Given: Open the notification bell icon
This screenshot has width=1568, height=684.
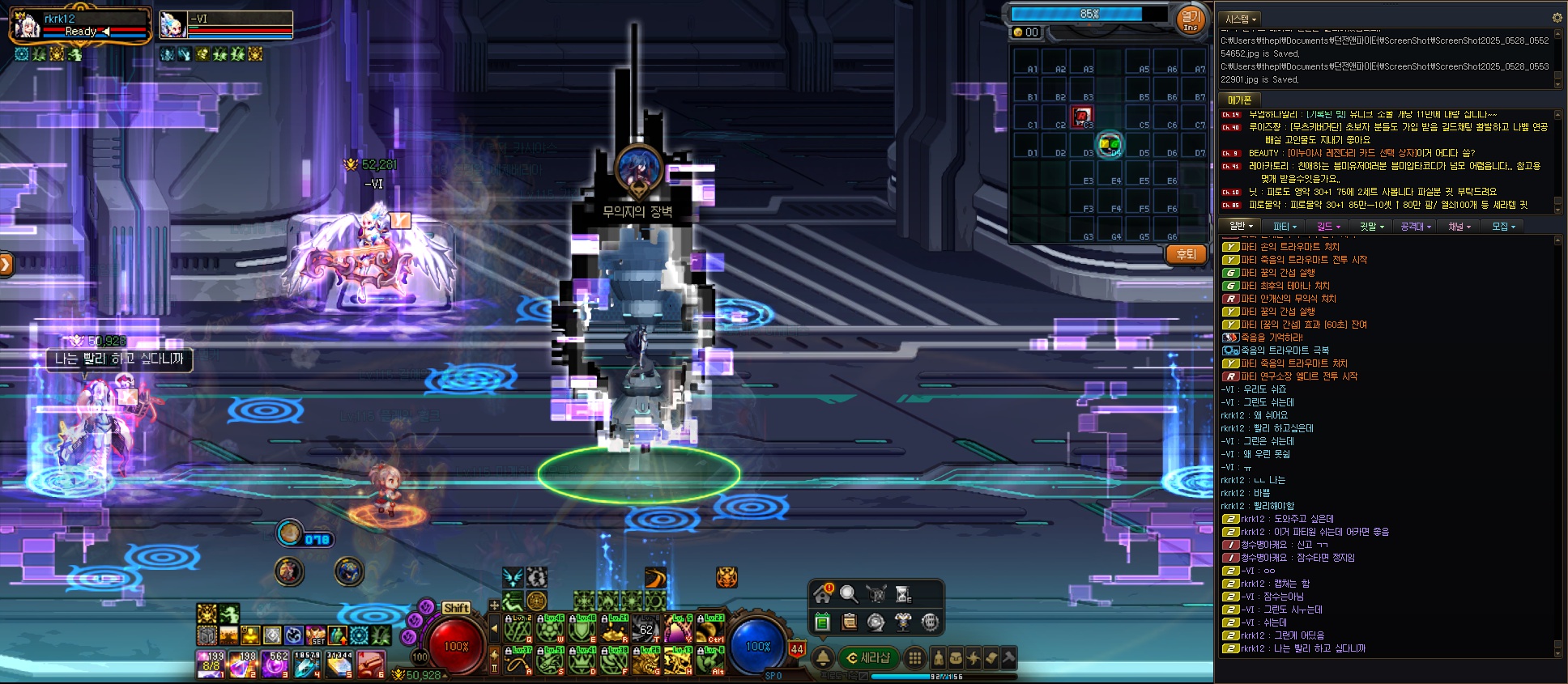Looking at the screenshot, I should tap(823, 658).
